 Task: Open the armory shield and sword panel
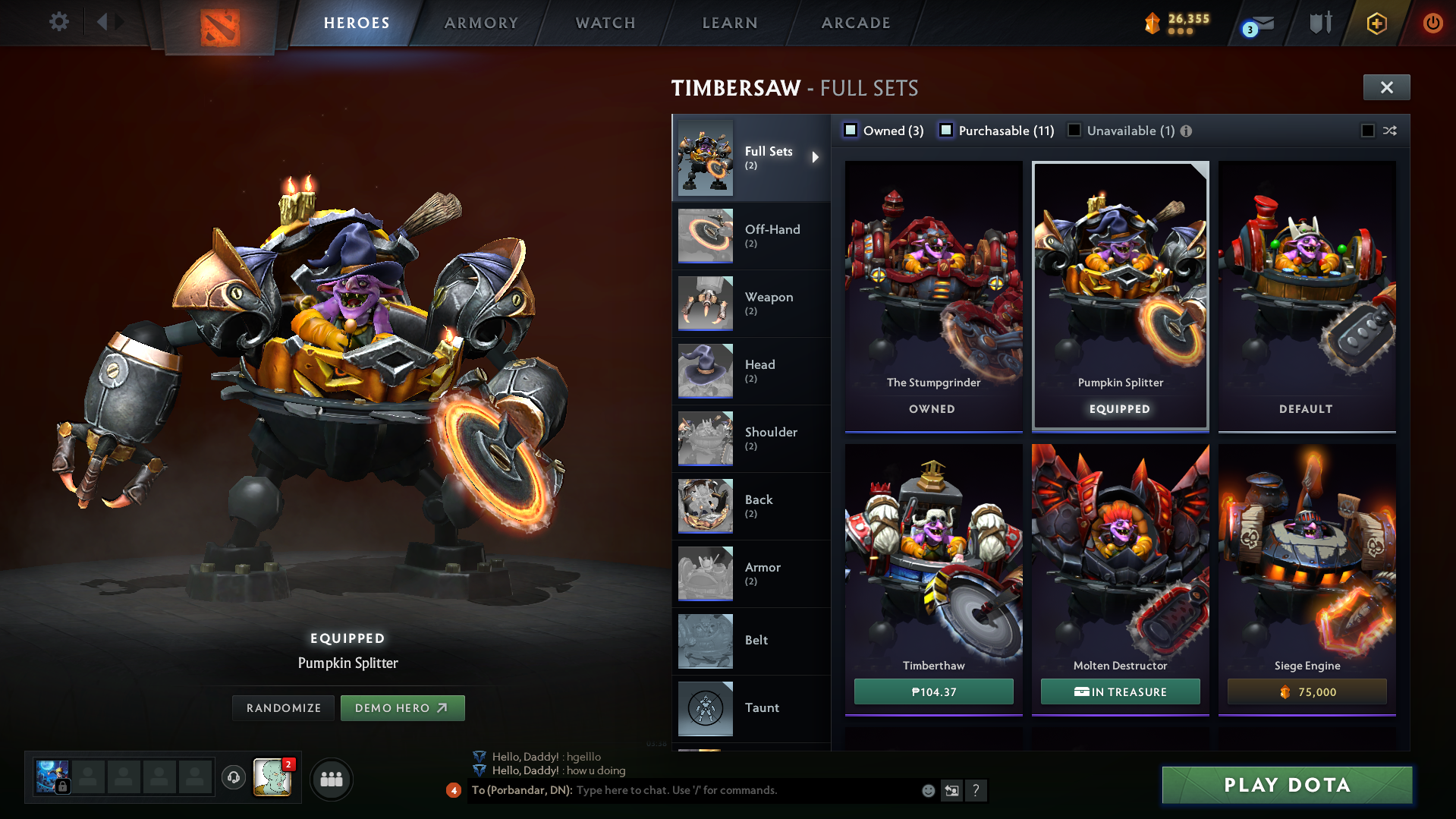pyautogui.click(x=1319, y=23)
